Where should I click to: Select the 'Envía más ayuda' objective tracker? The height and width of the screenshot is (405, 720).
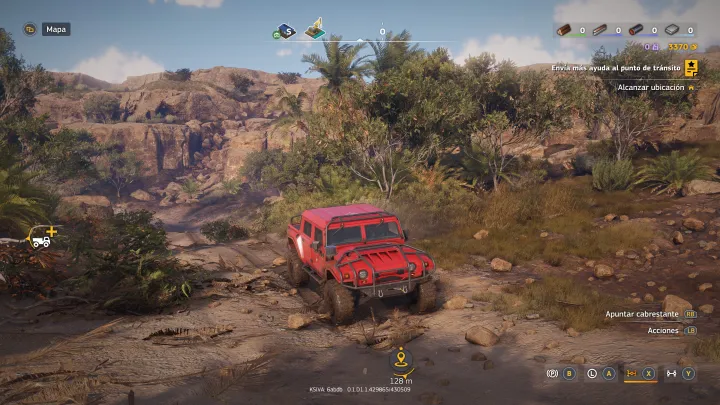tap(620, 68)
